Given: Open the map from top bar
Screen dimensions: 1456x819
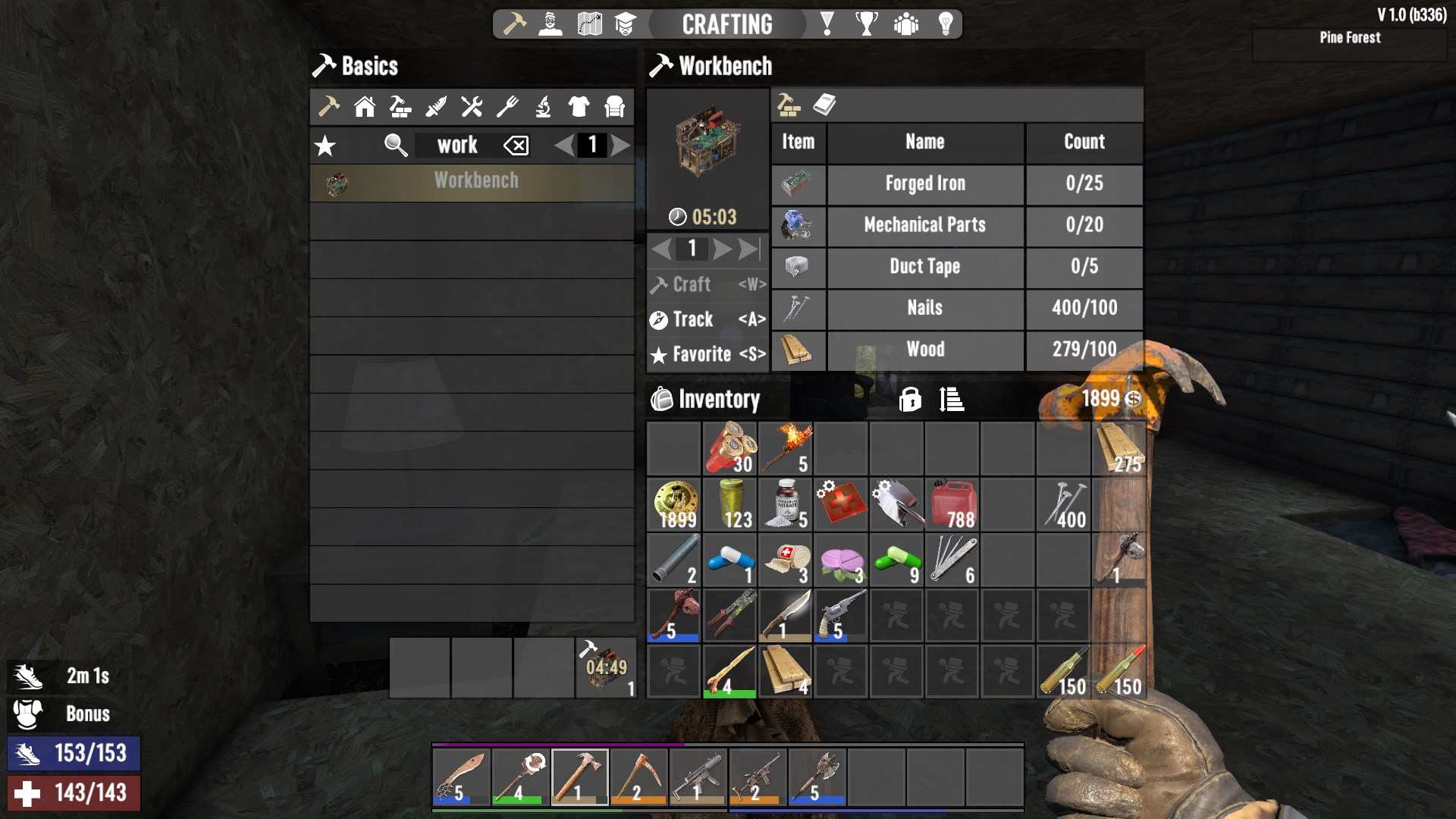Looking at the screenshot, I should (589, 24).
